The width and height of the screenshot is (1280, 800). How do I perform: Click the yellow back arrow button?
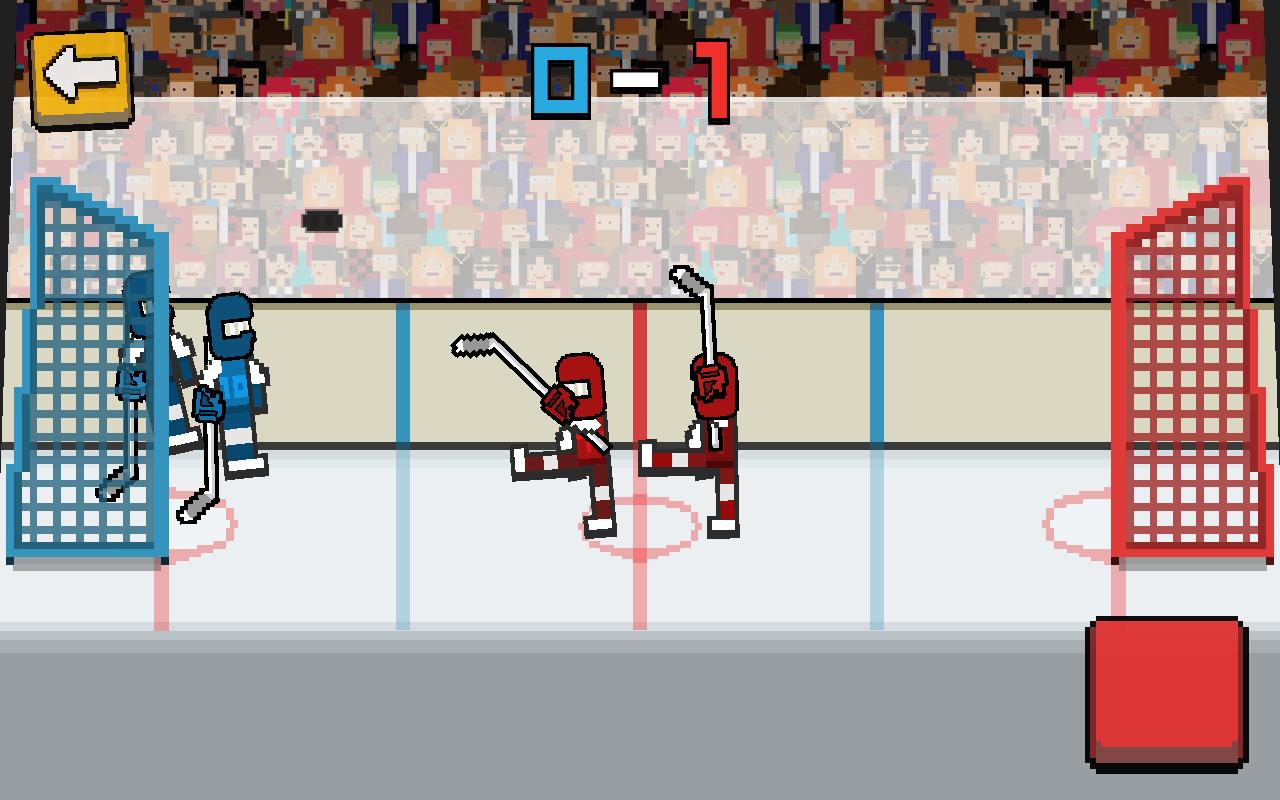[82, 76]
